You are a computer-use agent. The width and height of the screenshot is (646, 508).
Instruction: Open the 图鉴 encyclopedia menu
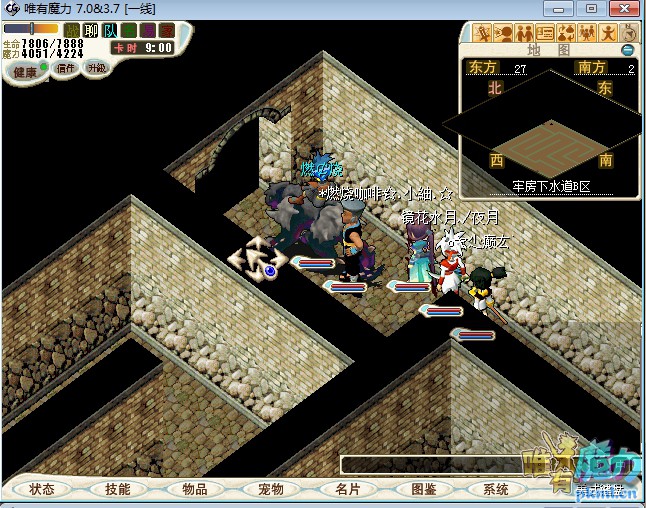(423, 489)
